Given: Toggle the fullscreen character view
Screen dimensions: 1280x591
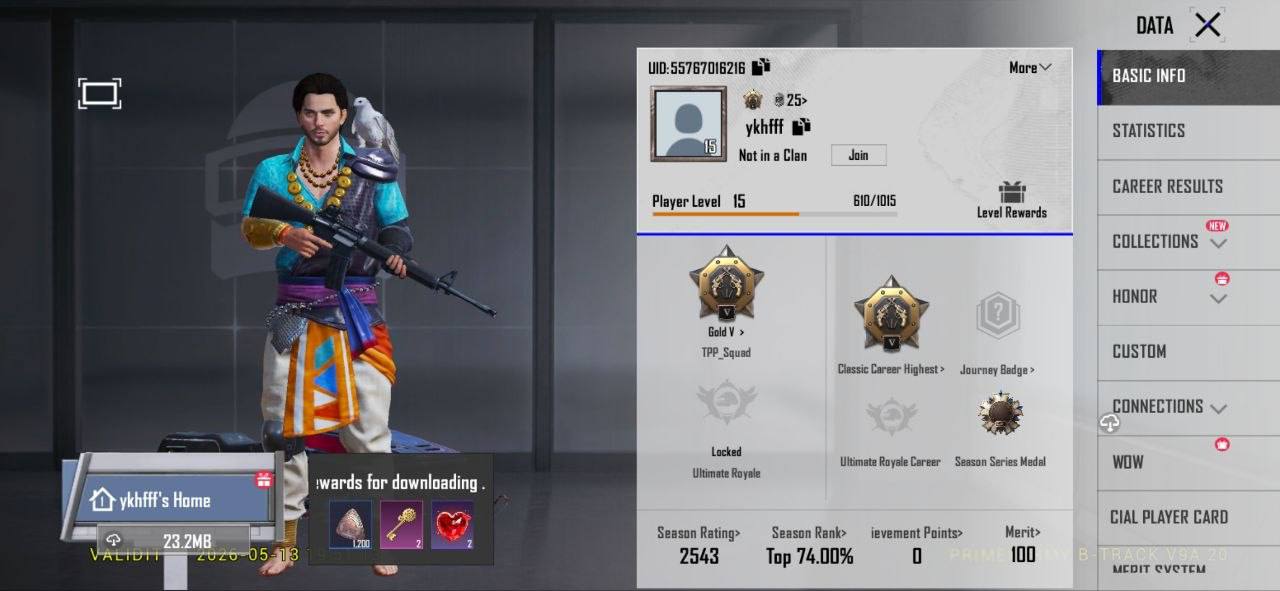Looking at the screenshot, I should click(x=100, y=94).
